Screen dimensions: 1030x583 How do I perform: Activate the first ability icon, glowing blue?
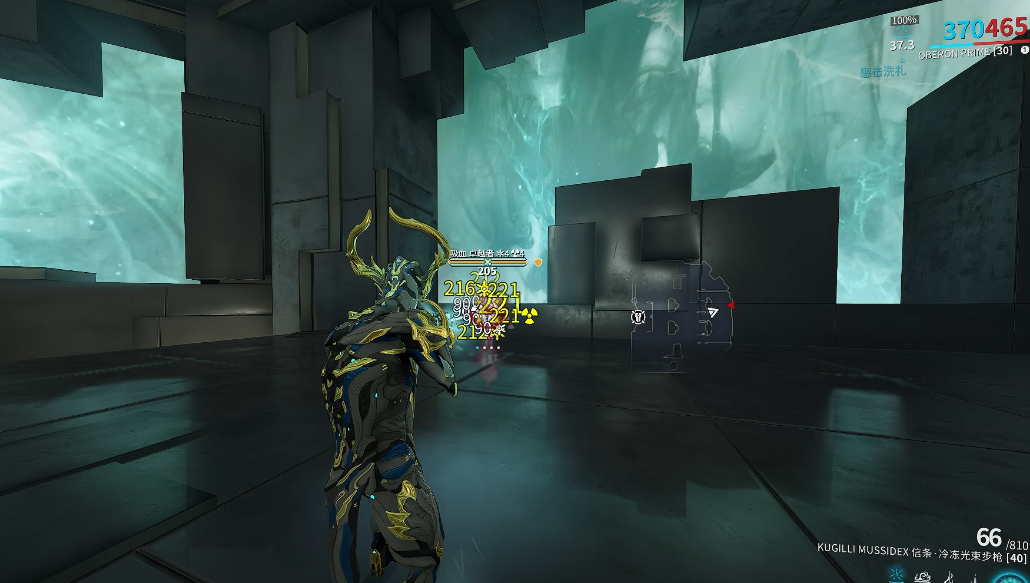(x=897, y=576)
